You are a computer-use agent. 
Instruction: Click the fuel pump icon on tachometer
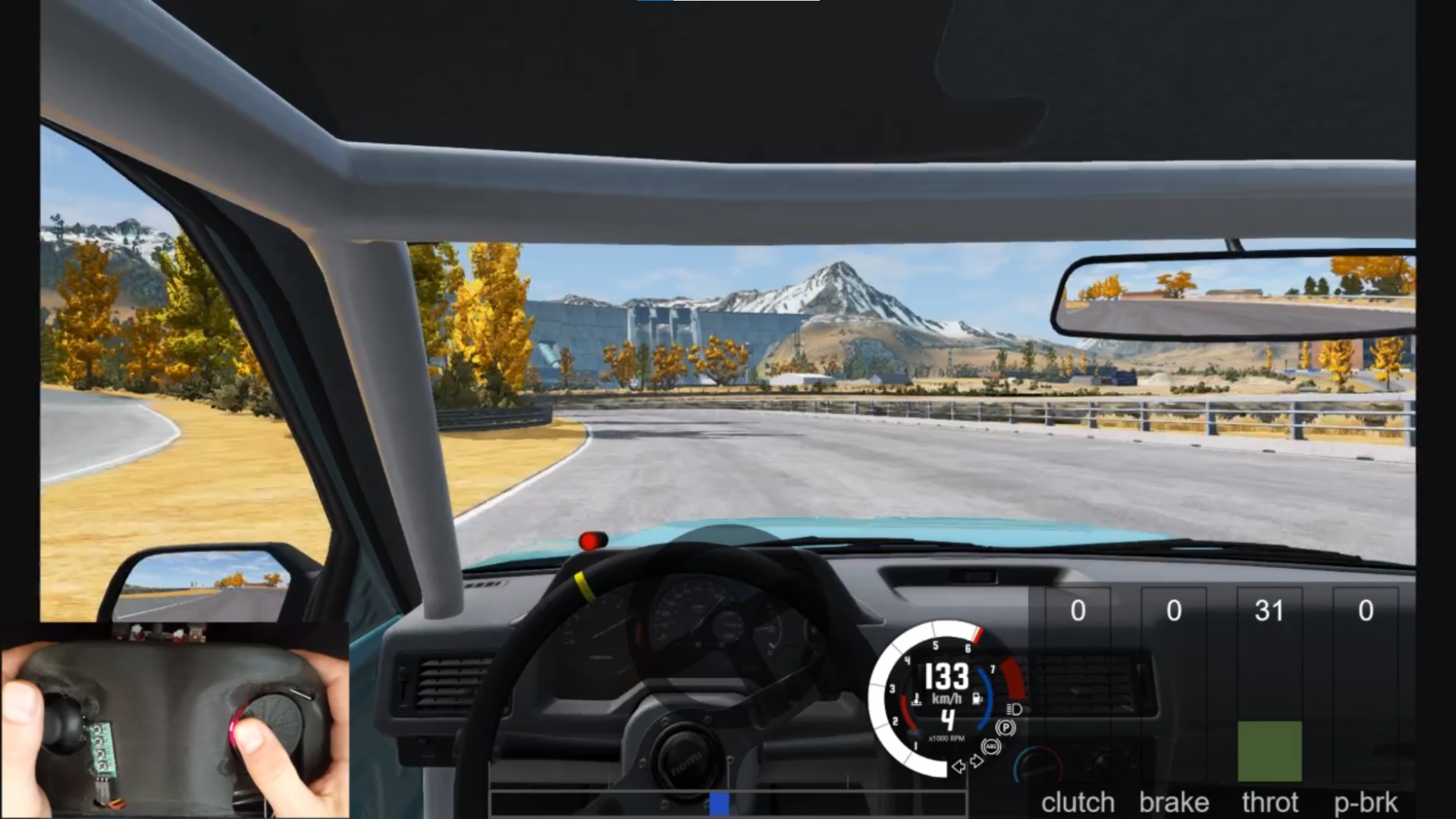coord(977,698)
